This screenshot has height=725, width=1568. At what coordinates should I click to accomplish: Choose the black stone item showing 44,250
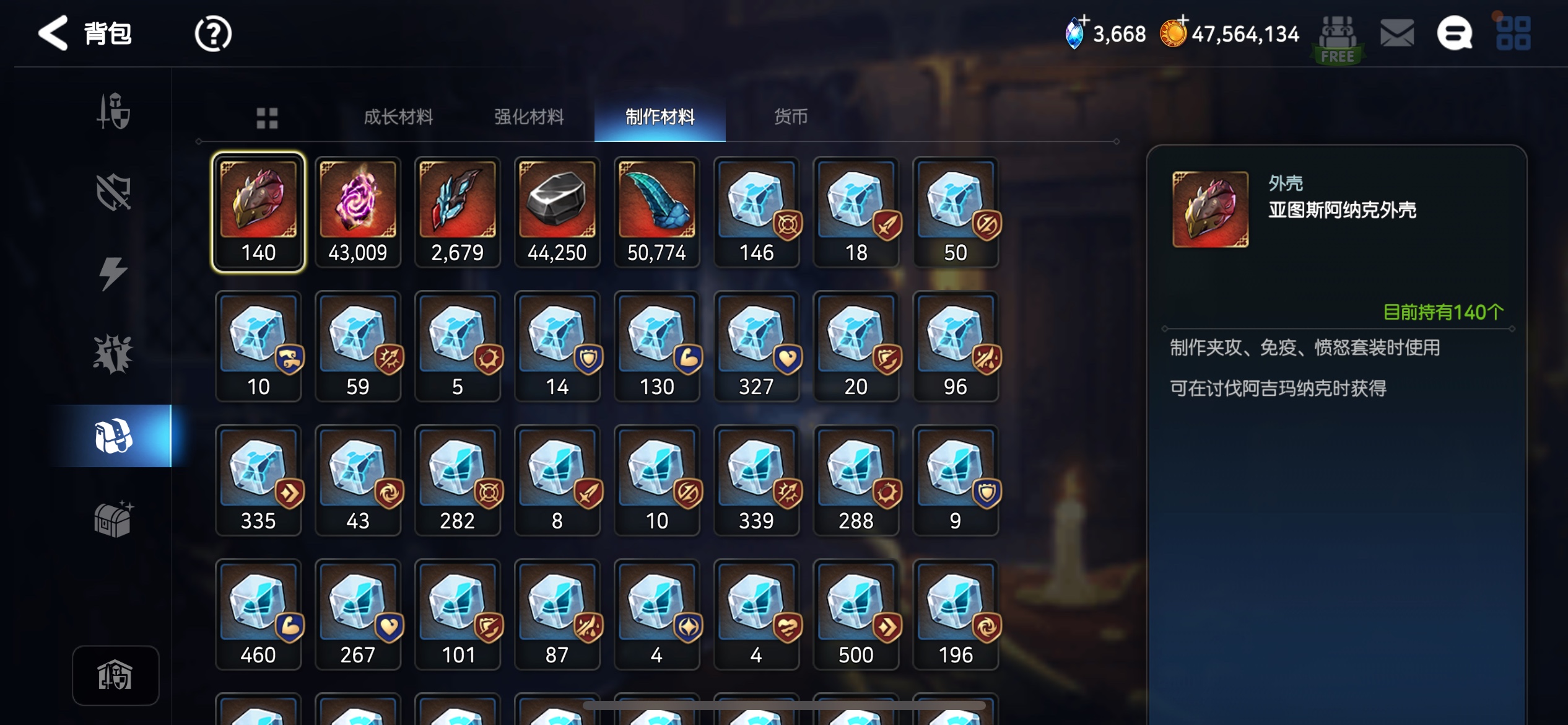557,212
